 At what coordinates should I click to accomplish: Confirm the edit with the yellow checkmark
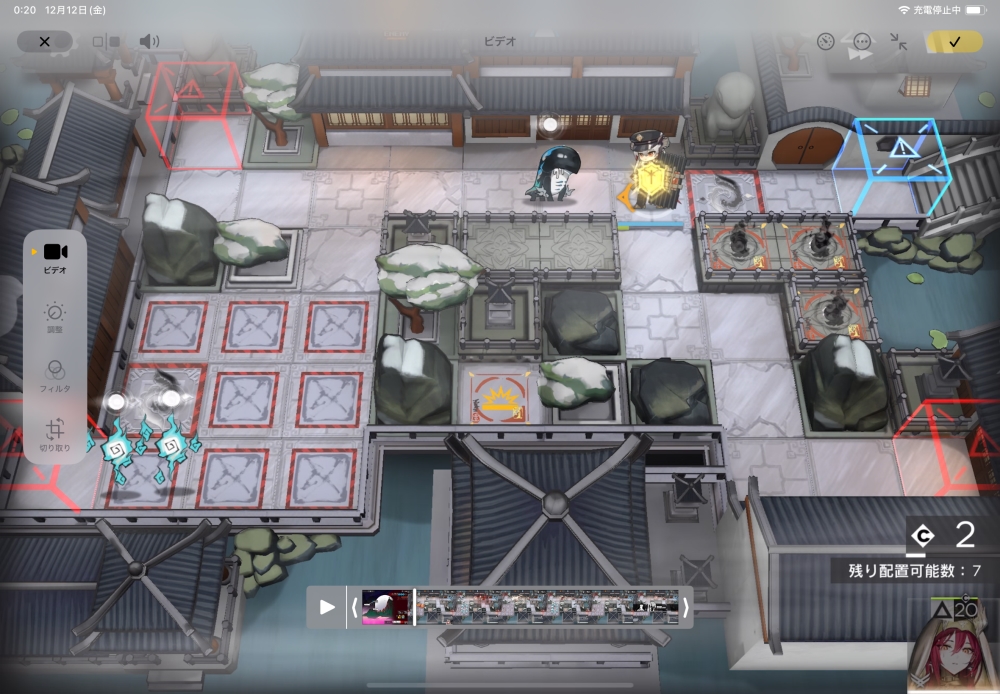(x=953, y=42)
